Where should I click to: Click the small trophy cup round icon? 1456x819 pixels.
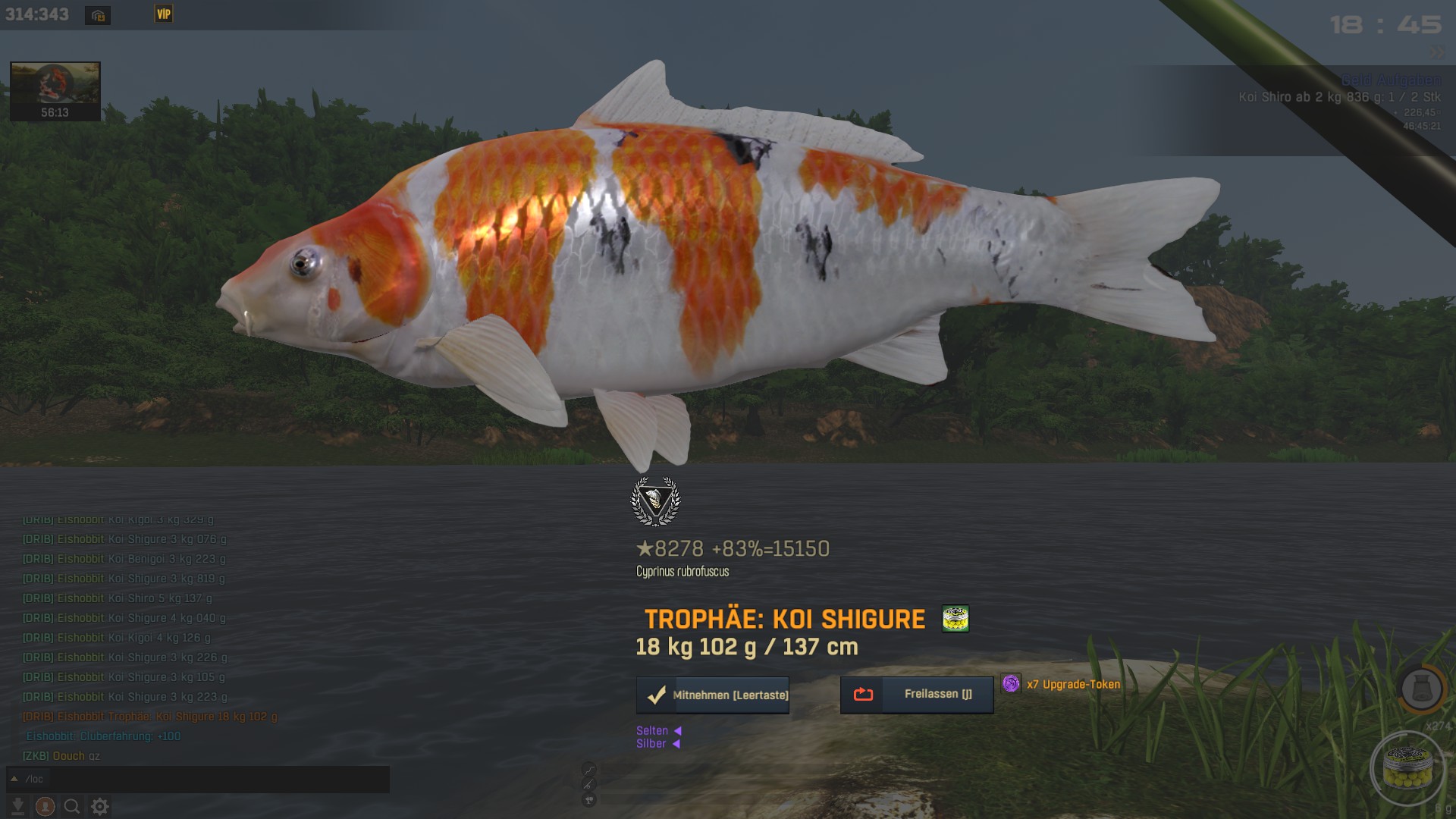tap(589, 800)
